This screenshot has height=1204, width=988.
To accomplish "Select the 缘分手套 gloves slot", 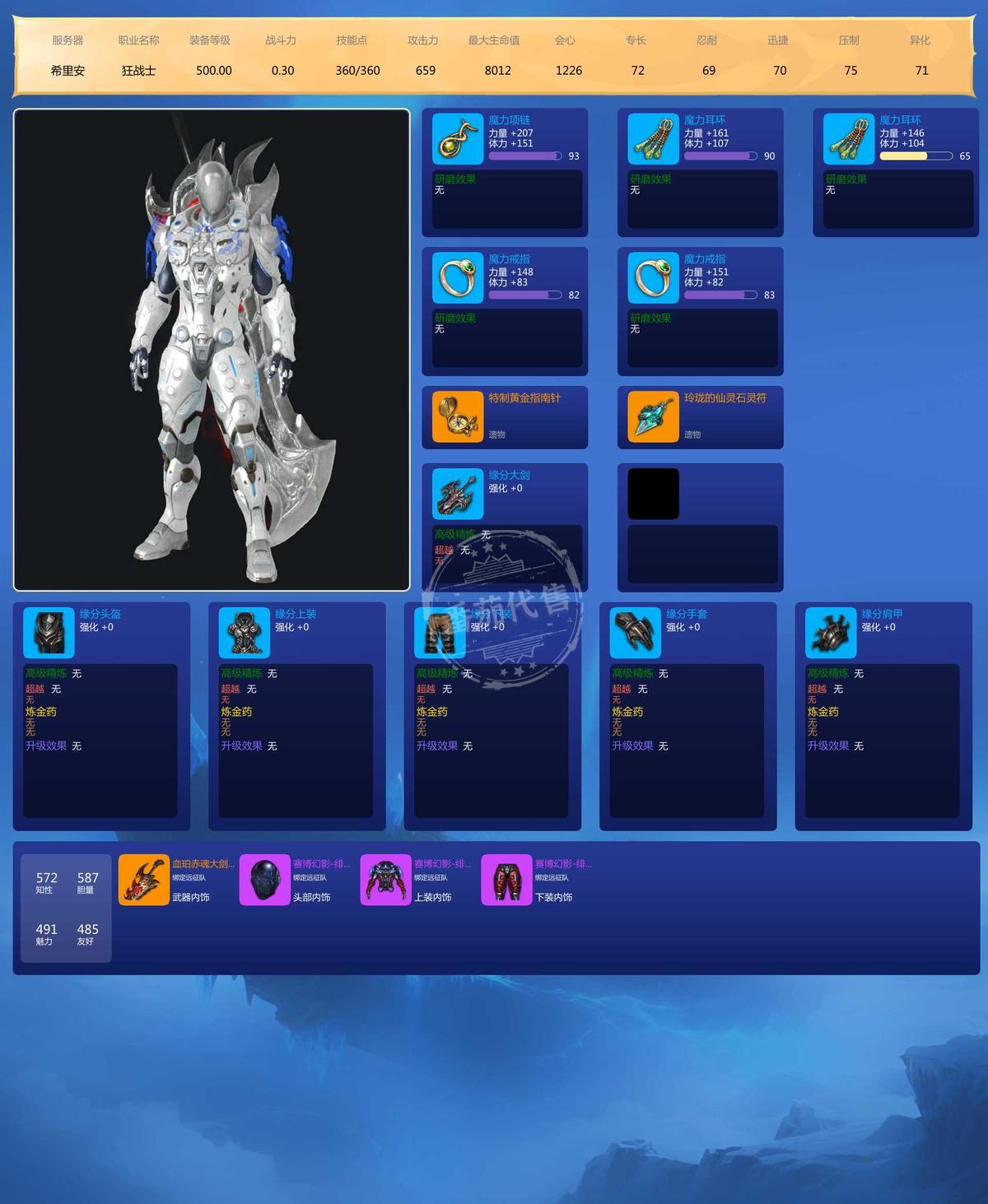I will (x=636, y=633).
